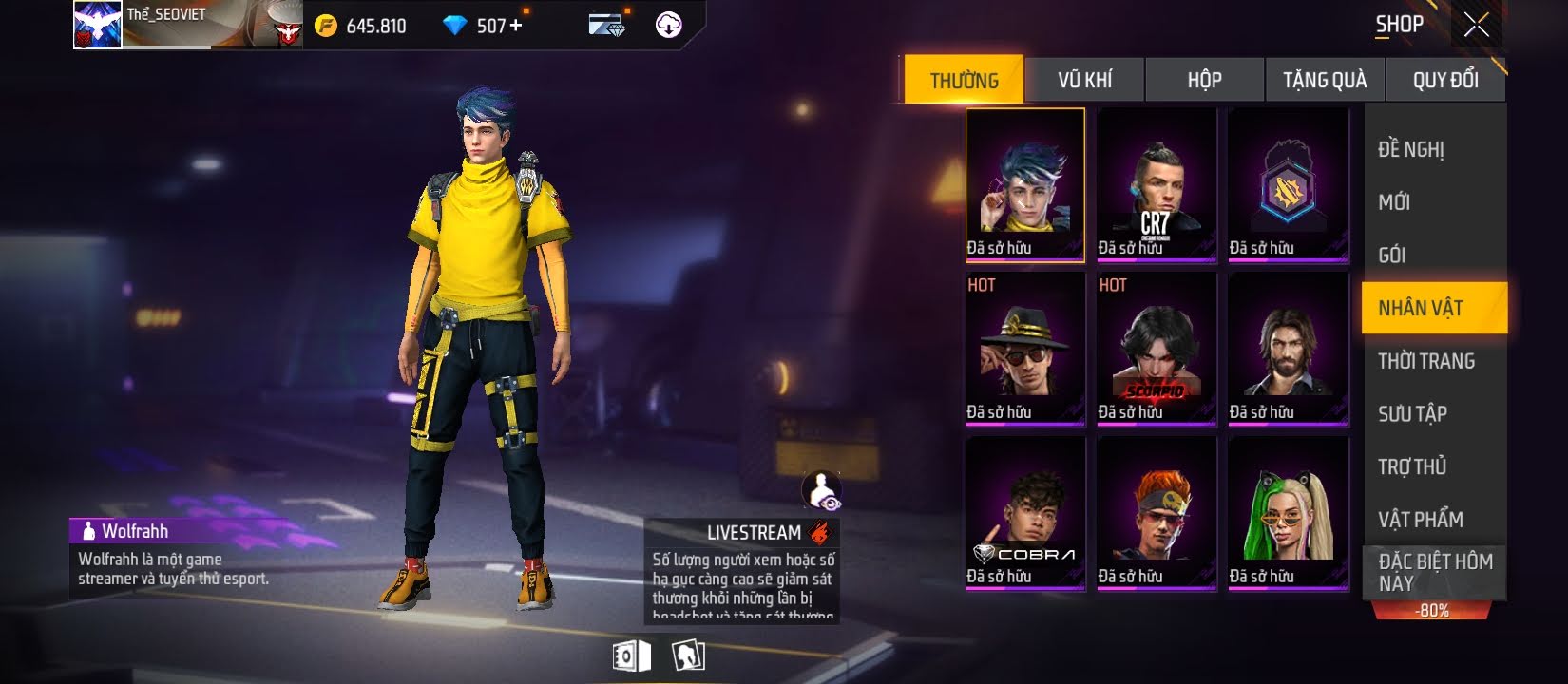
Task: Close the shop with the X button
Action: click(x=1476, y=25)
